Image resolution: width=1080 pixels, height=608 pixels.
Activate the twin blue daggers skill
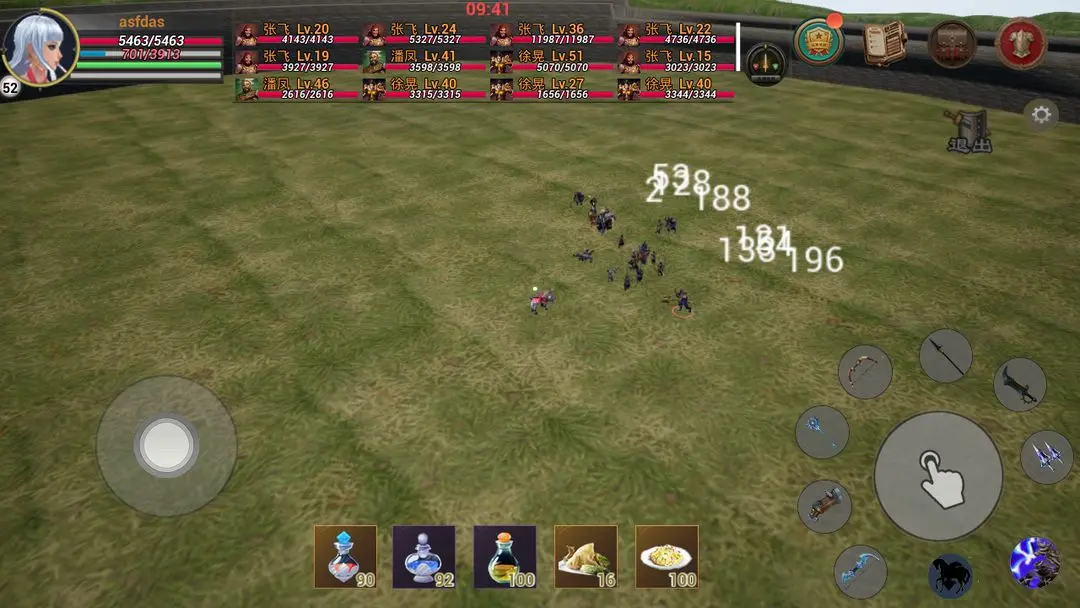click(x=1046, y=457)
